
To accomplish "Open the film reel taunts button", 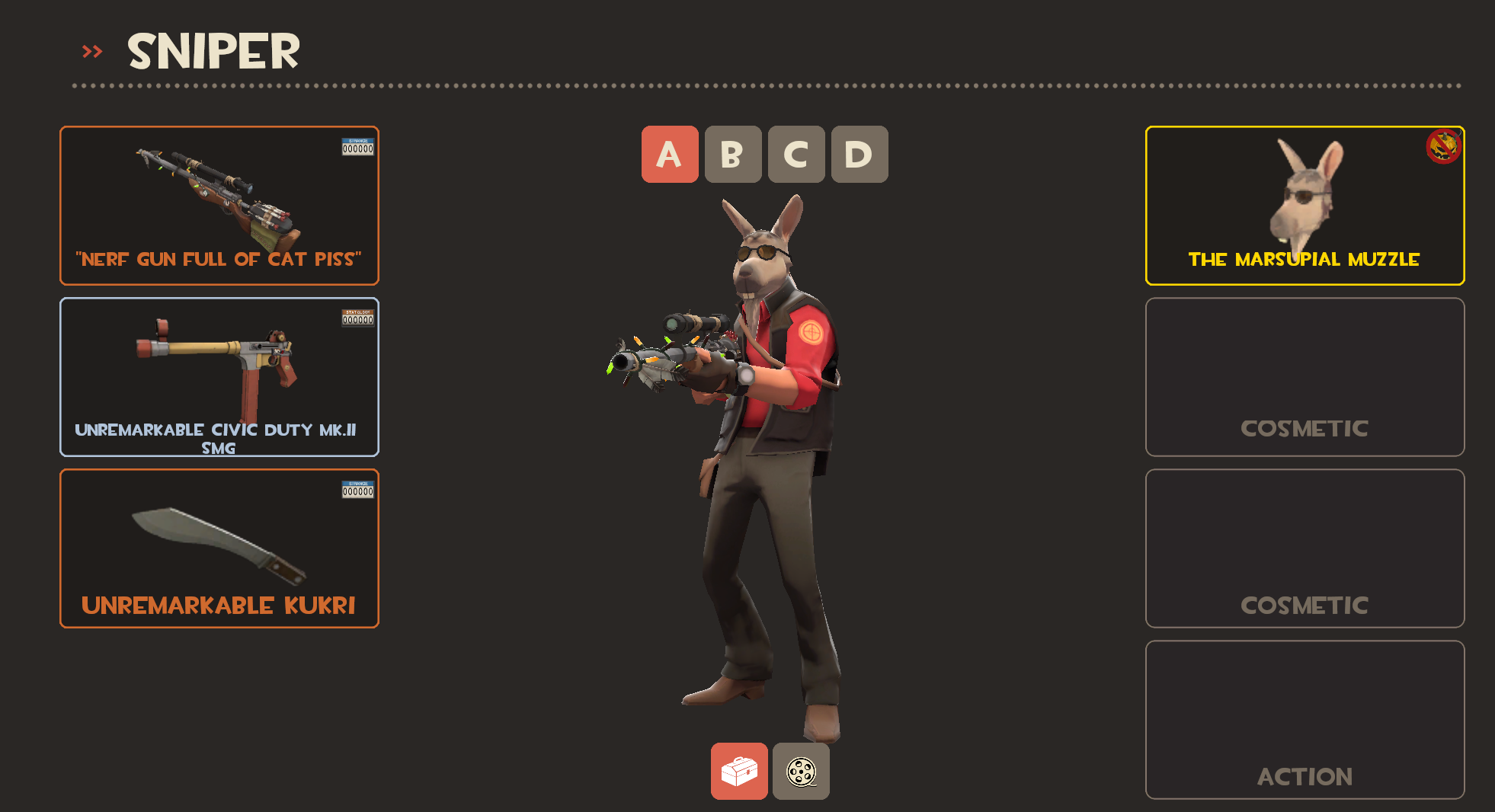I will [x=801, y=771].
